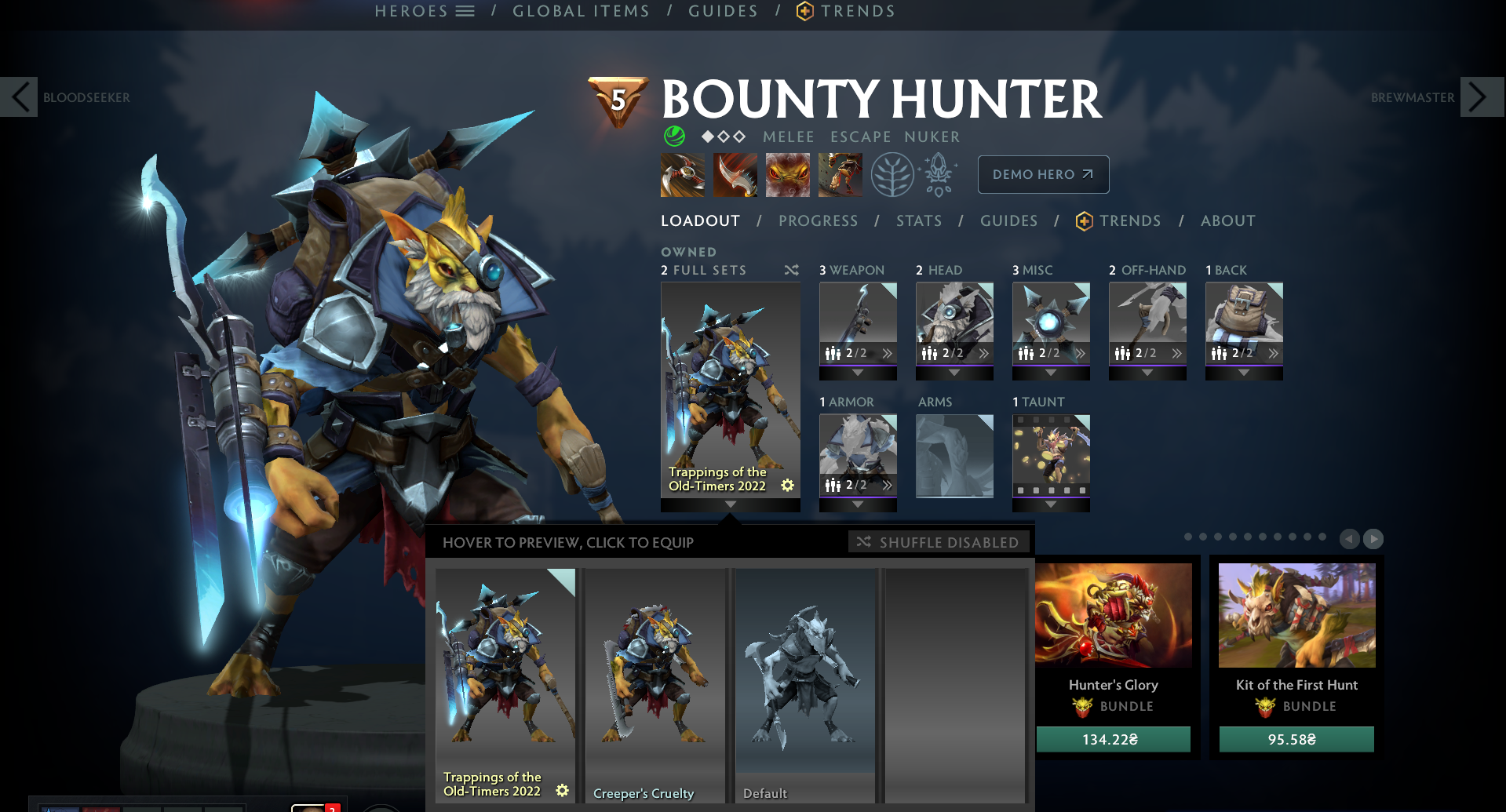
Task: Open the talent tree icon
Action: coord(893,174)
